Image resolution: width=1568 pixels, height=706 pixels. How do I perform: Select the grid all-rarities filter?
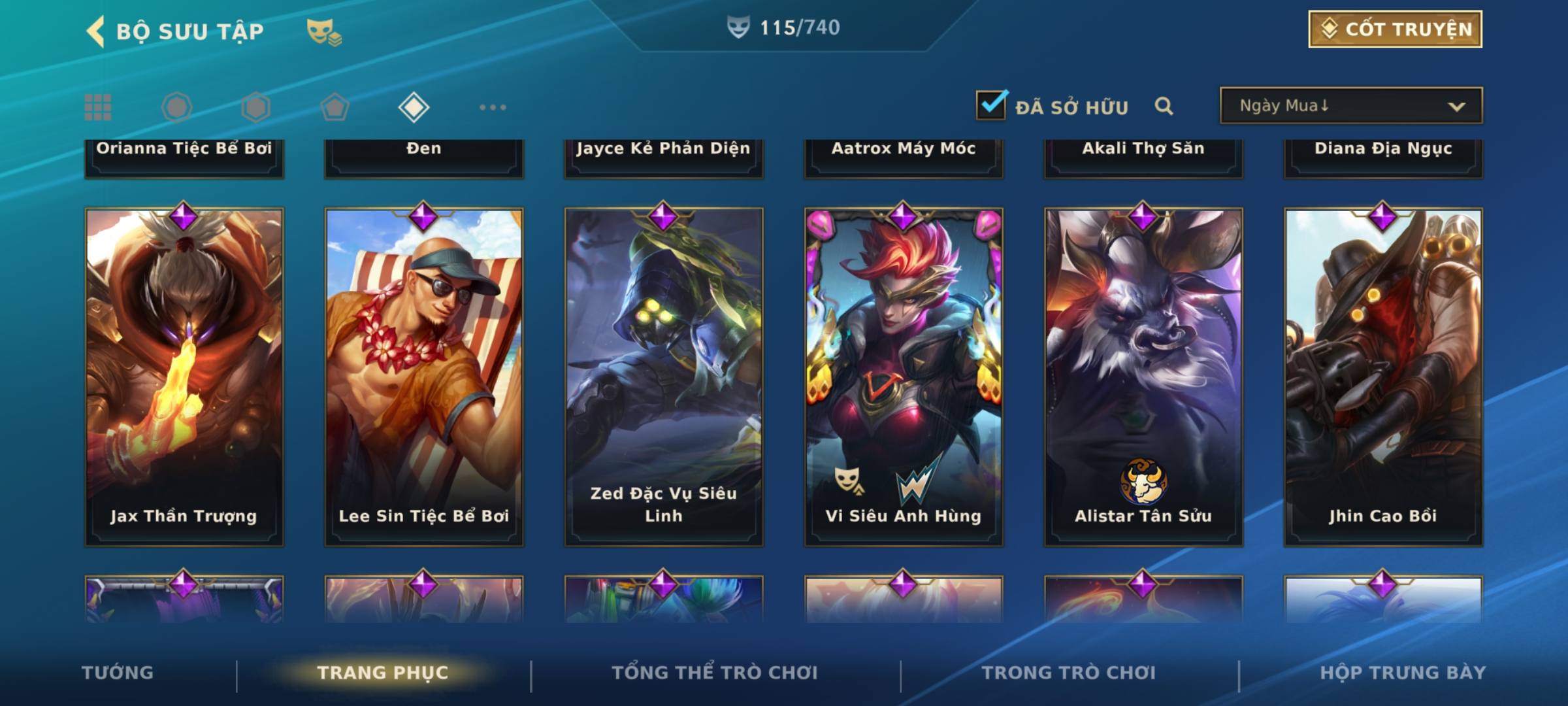(98, 107)
